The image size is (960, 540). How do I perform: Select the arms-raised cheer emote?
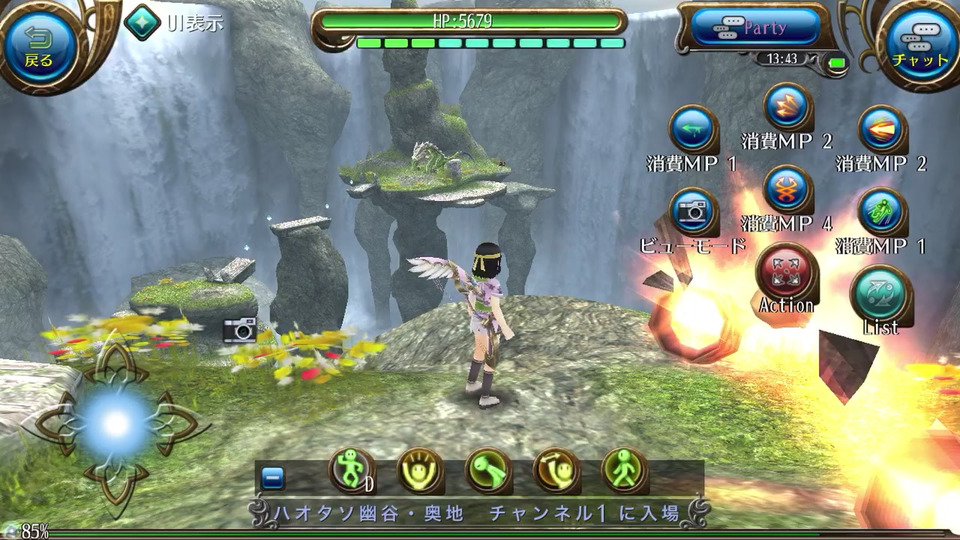421,470
